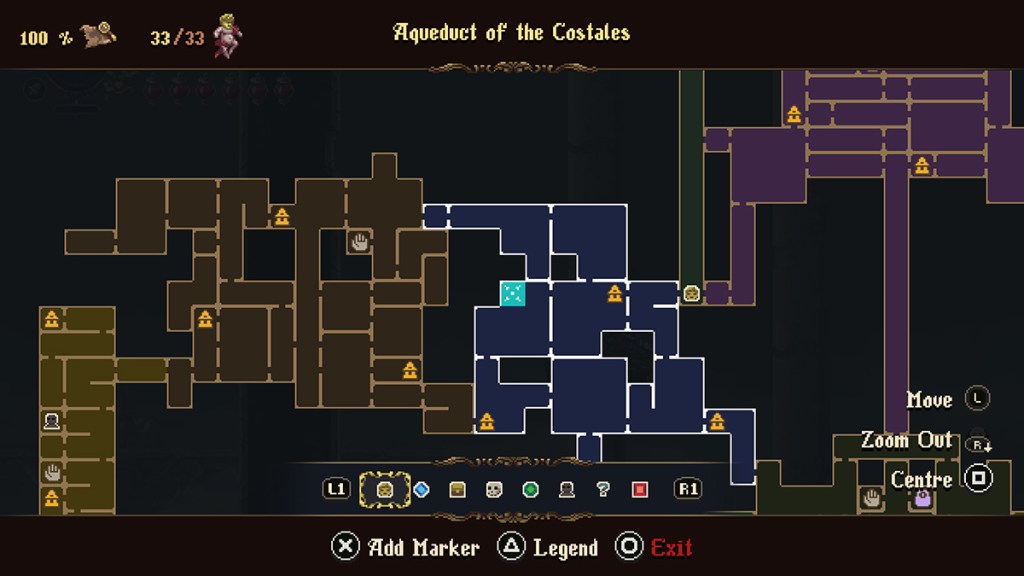Choose the green gem marker type
Viewport: 1024px width, 576px height.
pyautogui.click(x=530, y=489)
